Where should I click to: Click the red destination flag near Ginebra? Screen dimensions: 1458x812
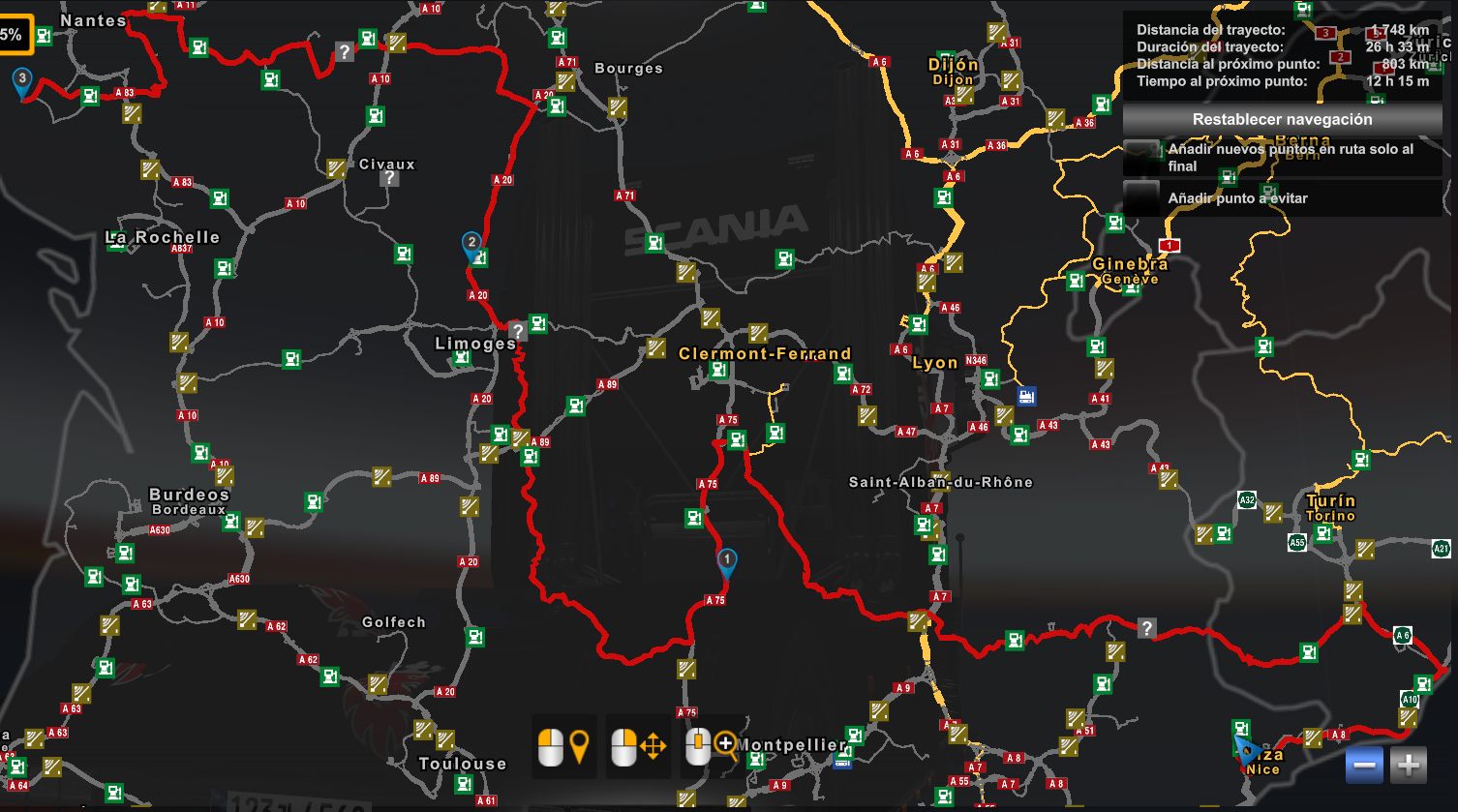pos(1168,246)
